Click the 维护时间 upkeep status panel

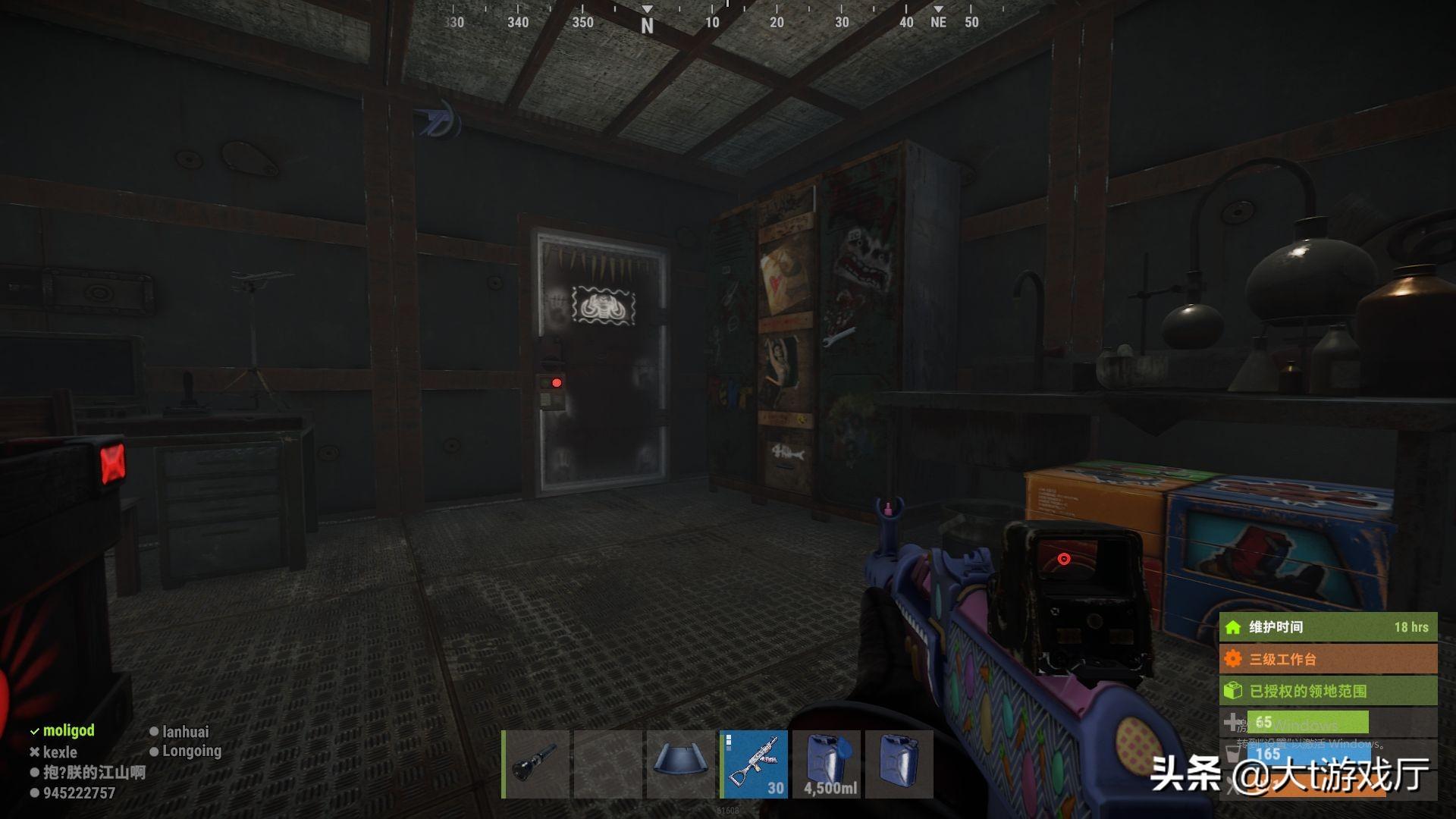pyautogui.click(x=1327, y=627)
